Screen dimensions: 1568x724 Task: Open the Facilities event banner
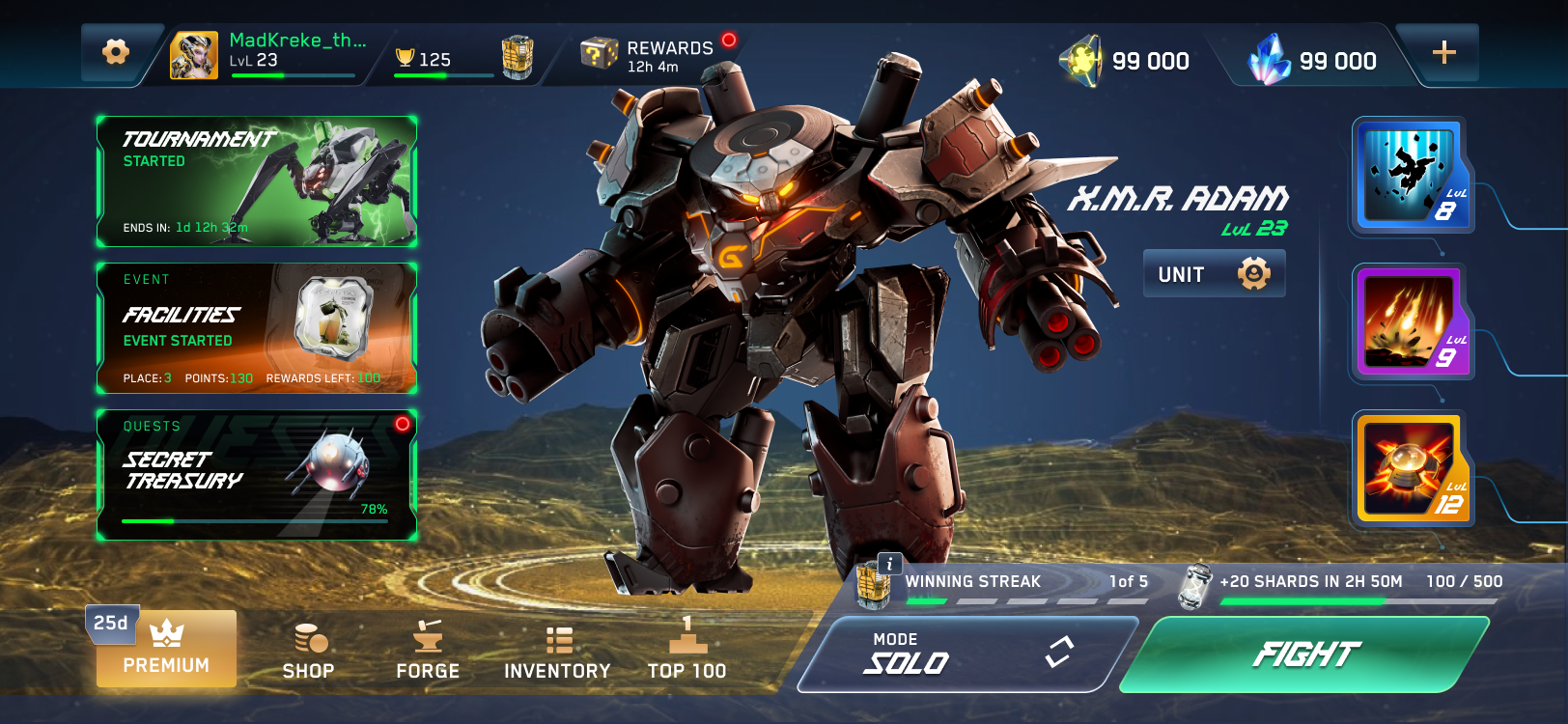pos(257,328)
